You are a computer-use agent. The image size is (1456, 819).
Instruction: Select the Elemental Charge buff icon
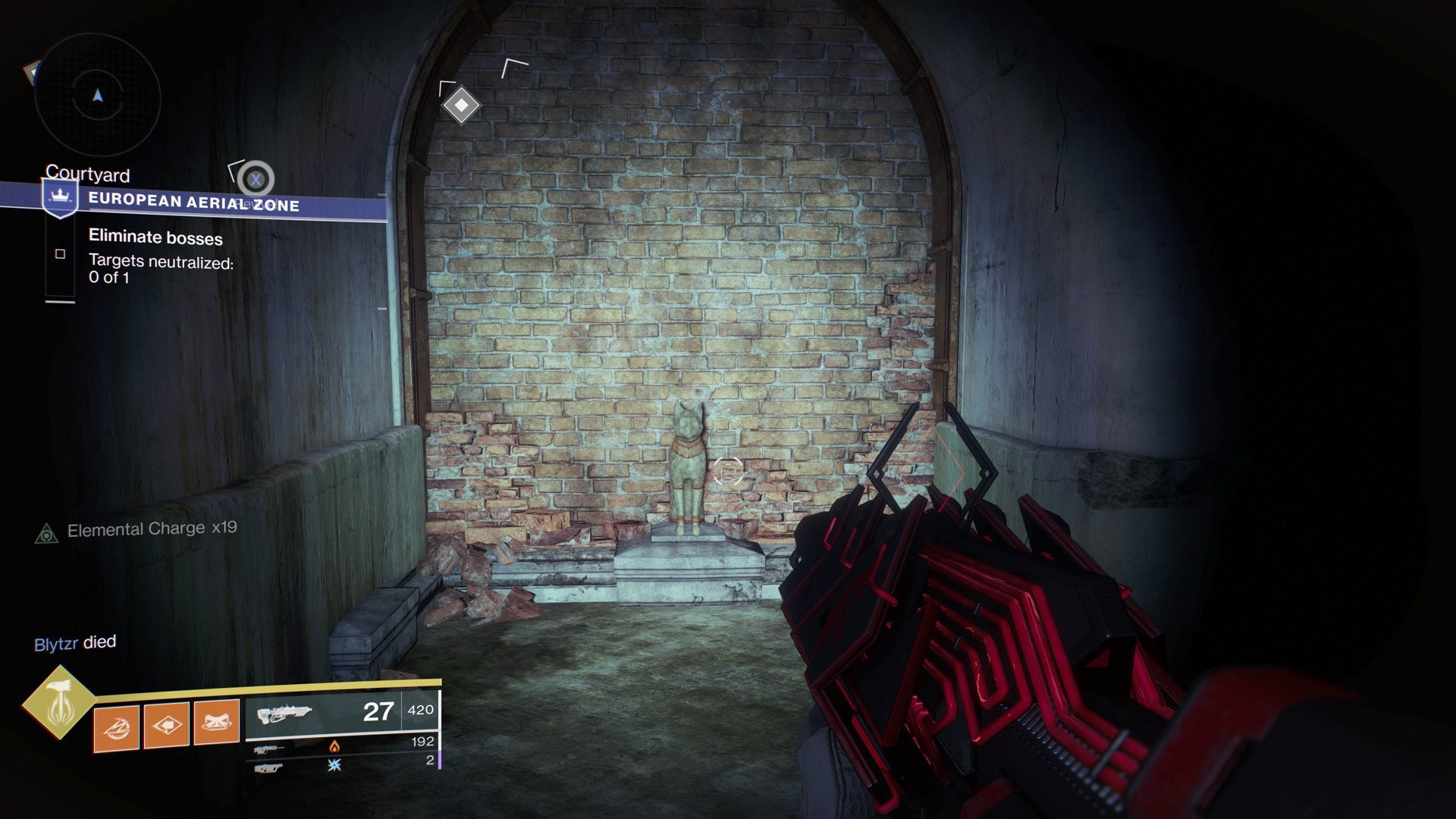pos(47,534)
